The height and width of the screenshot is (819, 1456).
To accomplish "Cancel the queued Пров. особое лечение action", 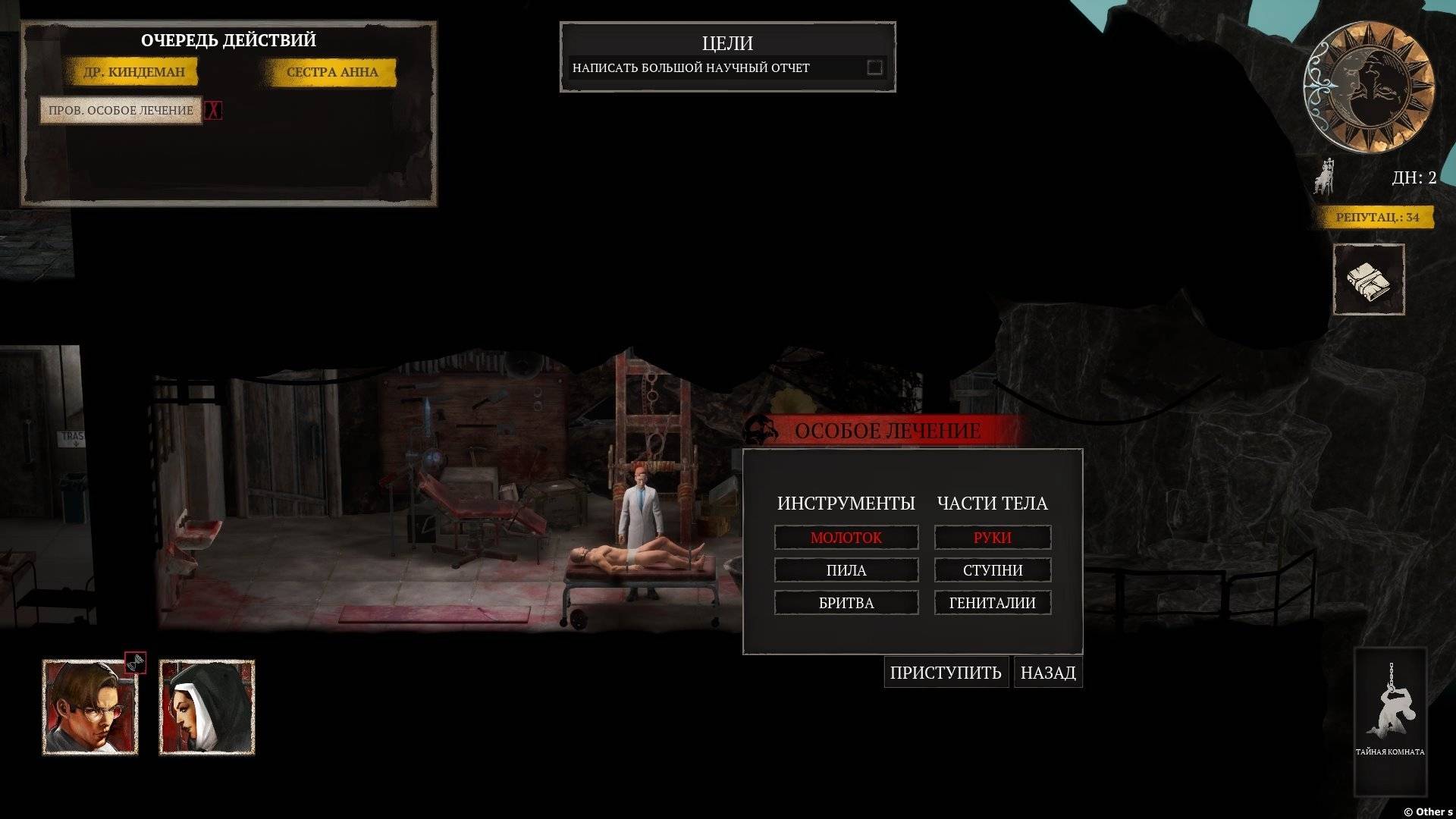I will point(214,111).
